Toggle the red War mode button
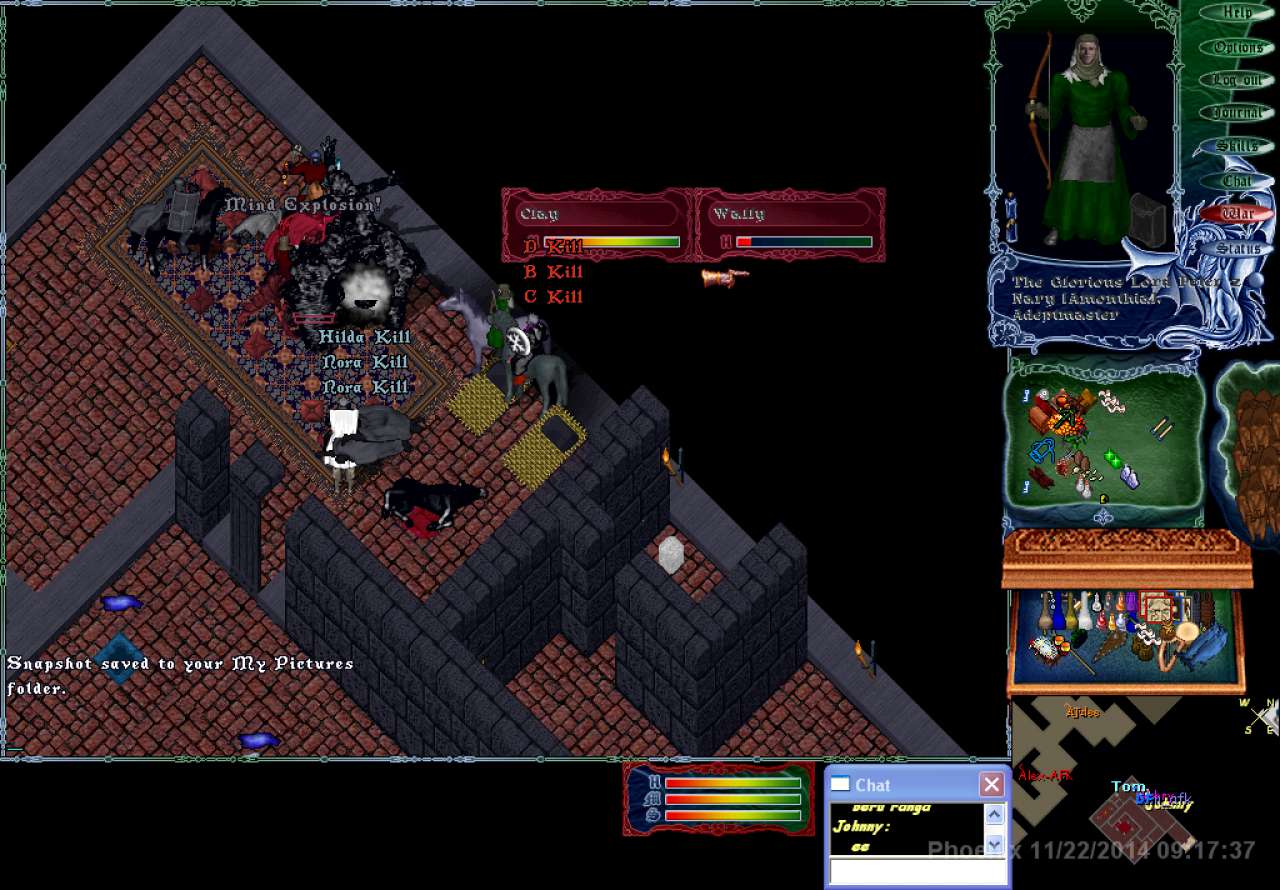The height and width of the screenshot is (890, 1280). (x=1237, y=213)
